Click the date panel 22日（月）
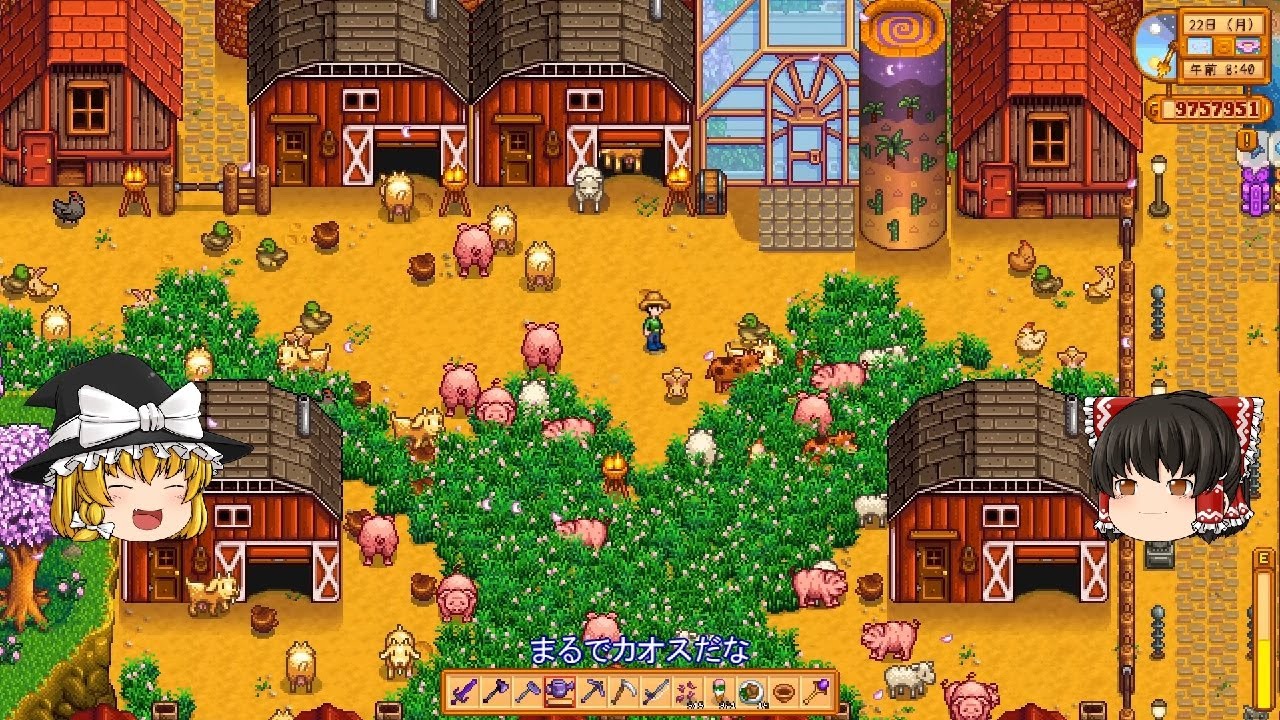 (x=1220, y=24)
